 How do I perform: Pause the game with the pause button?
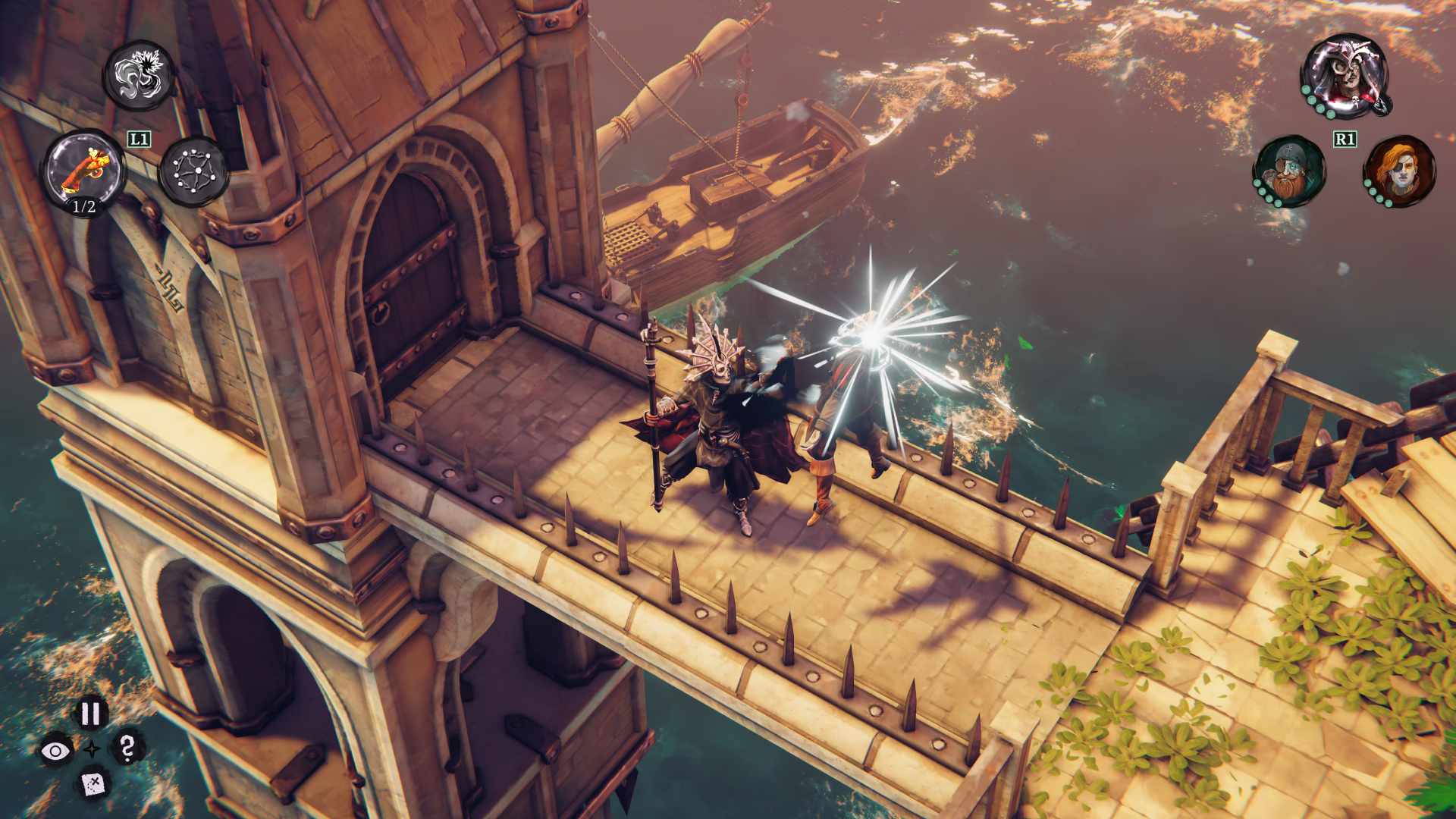click(x=91, y=713)
